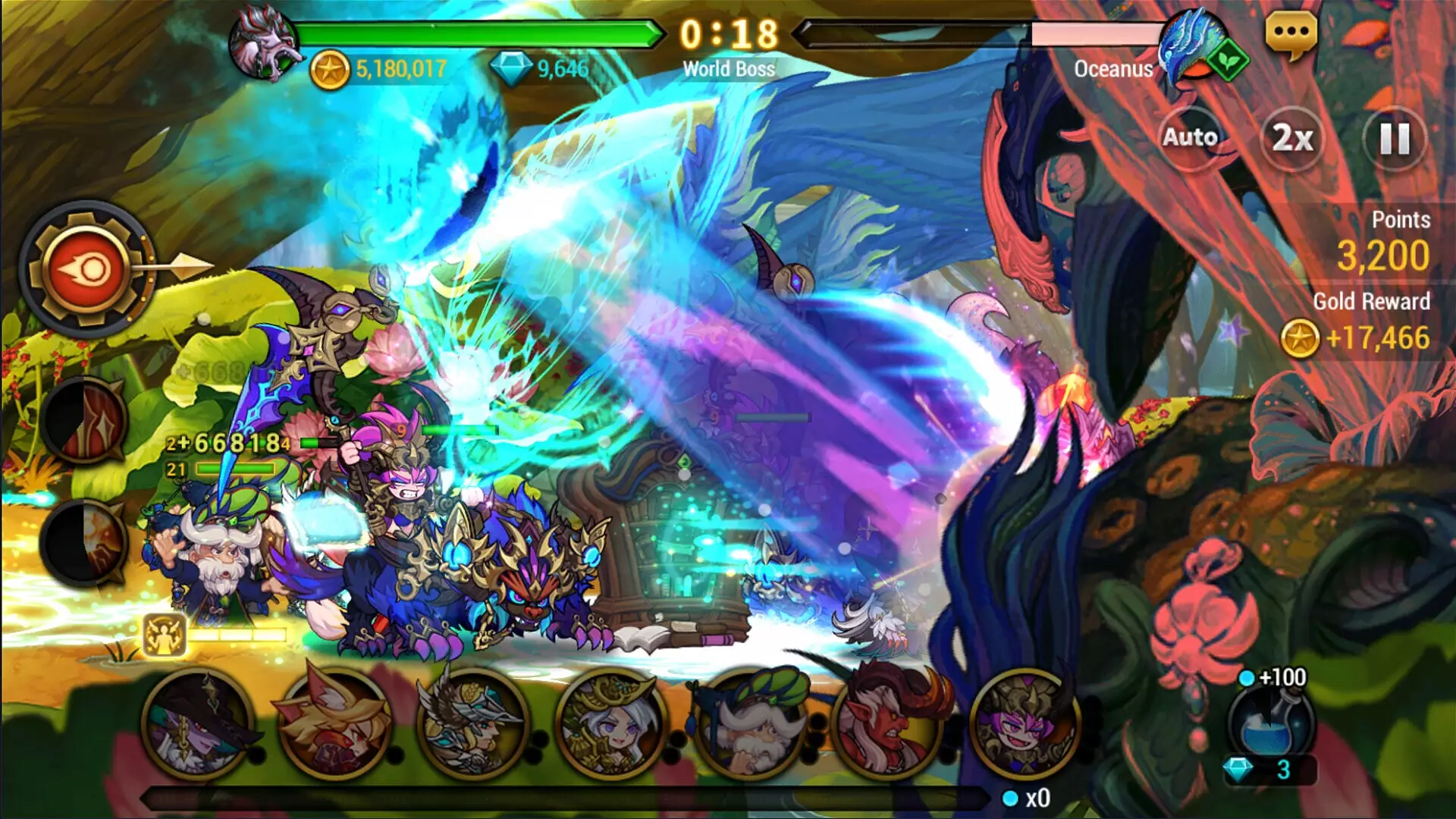Tap the golden hero silhouette icon
Screen dimensions: 1456x819
click(165, 635)
